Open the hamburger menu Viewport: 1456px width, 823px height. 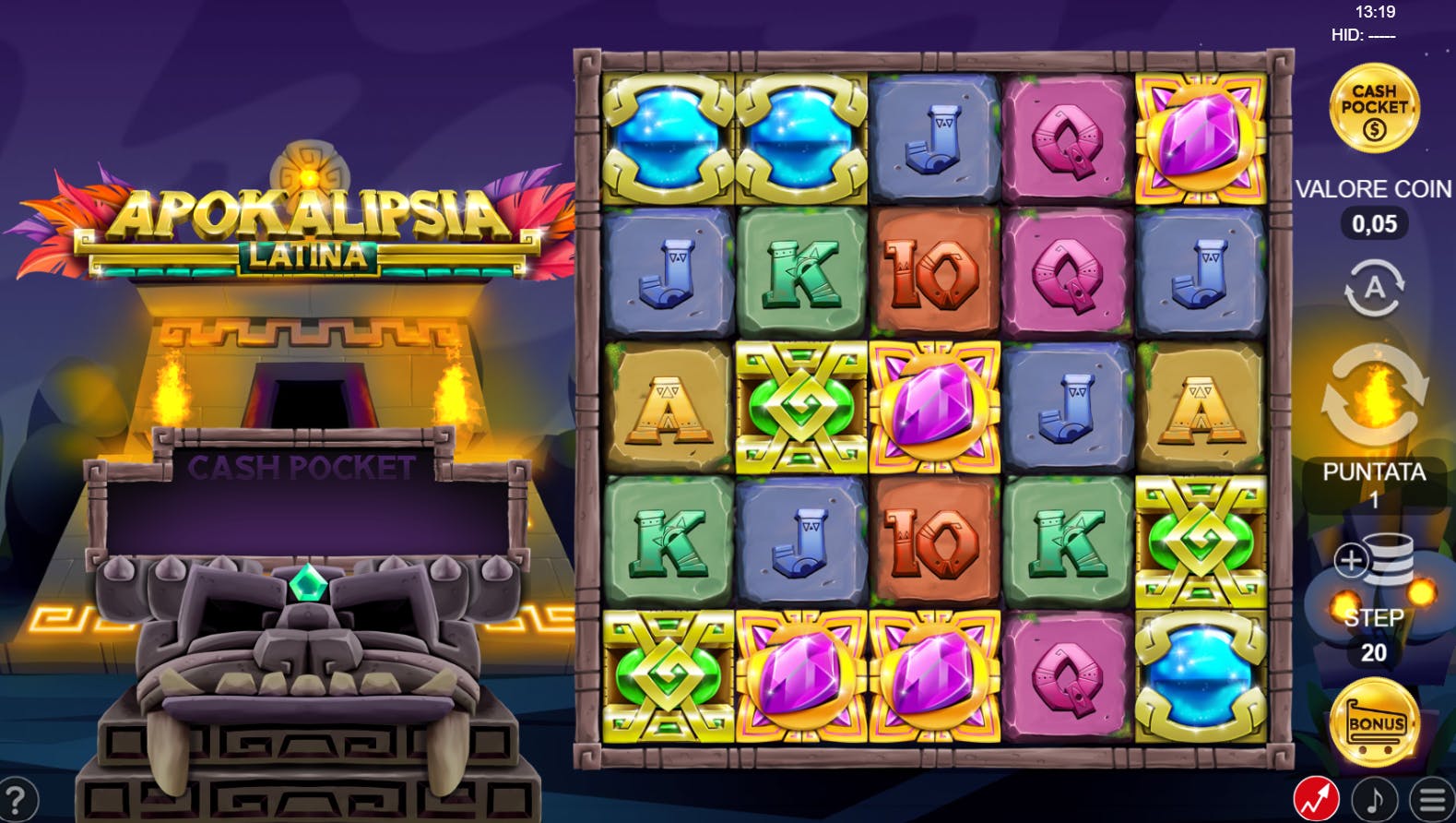point(1432,799)
